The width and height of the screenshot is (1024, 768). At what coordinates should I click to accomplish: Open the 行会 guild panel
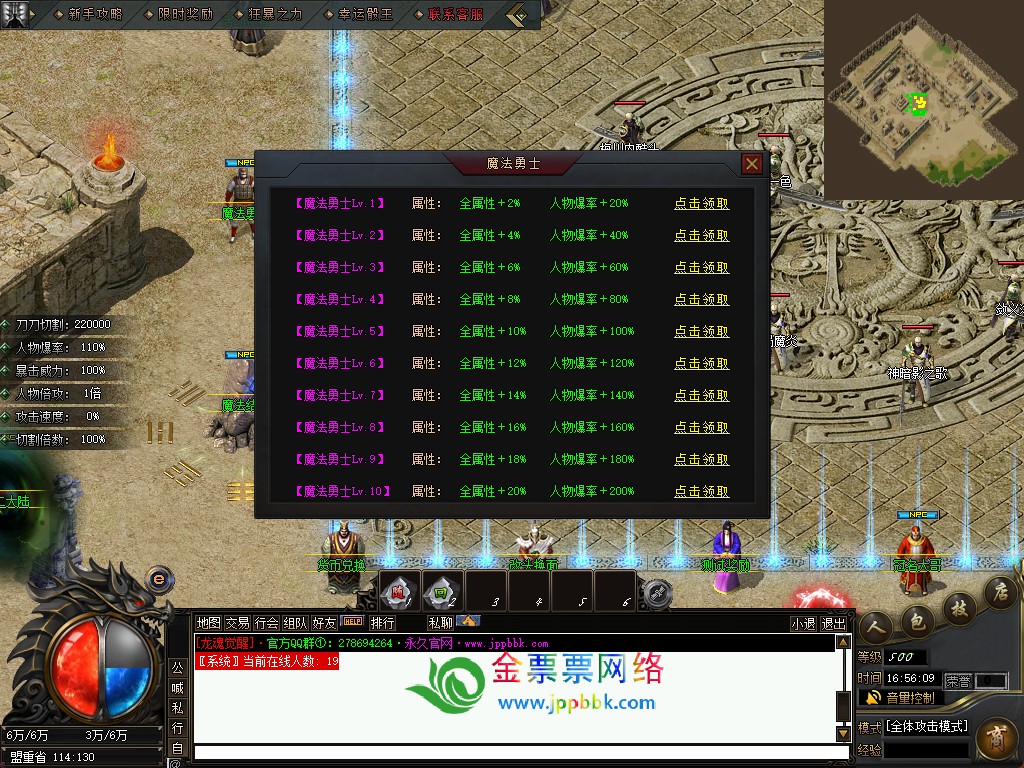[266, 623]
